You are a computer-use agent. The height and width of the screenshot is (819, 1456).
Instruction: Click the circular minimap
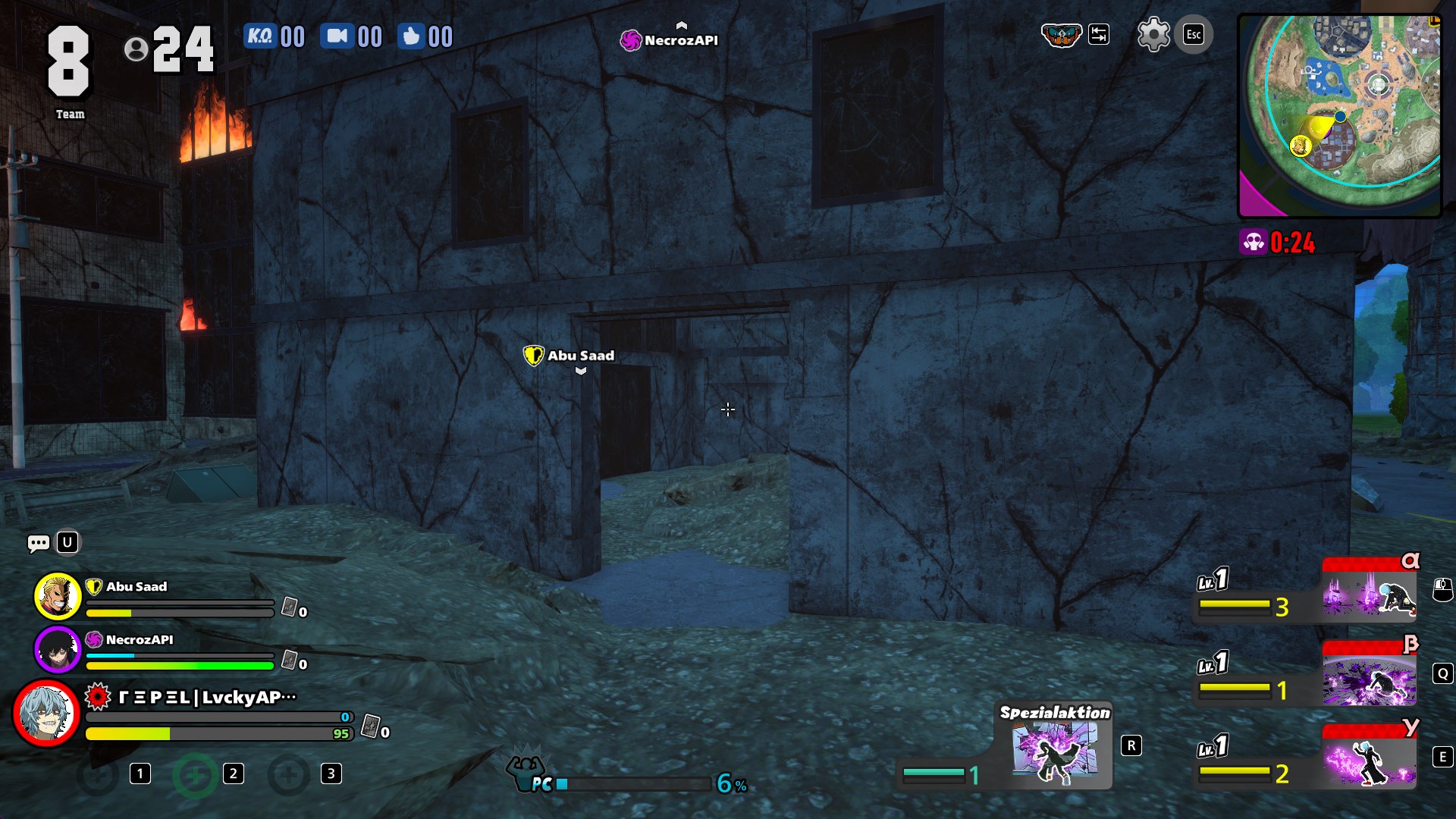click(1340, 115)
